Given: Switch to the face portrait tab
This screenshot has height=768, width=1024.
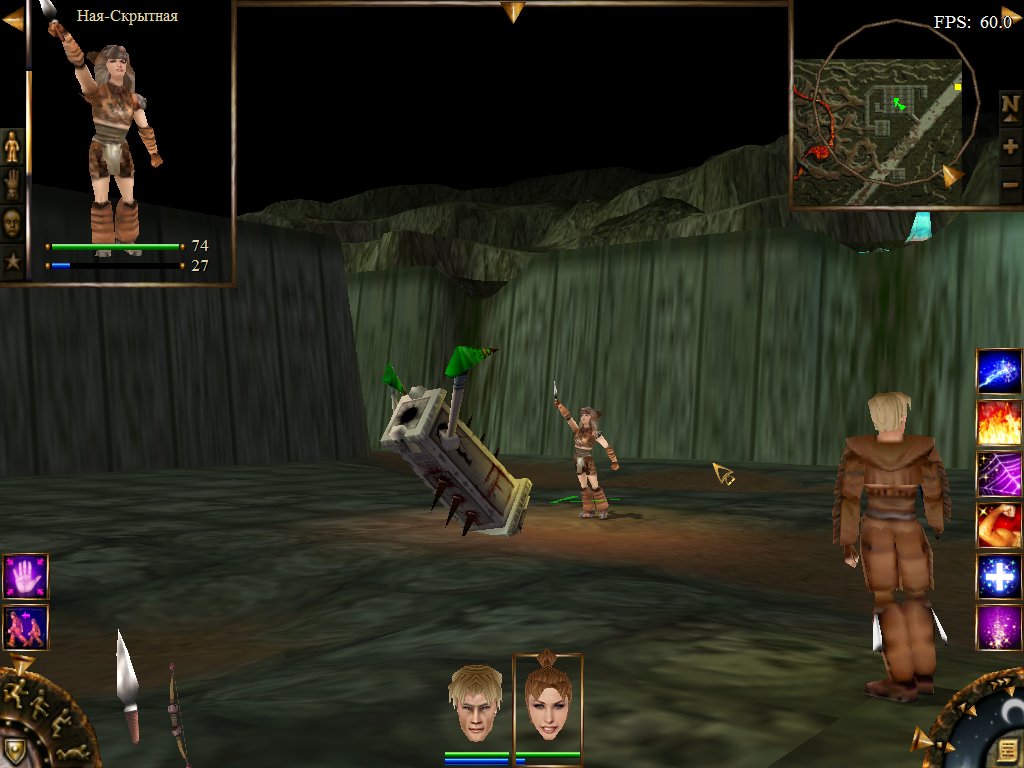Looking at the screenshot, I should [12, 223].
